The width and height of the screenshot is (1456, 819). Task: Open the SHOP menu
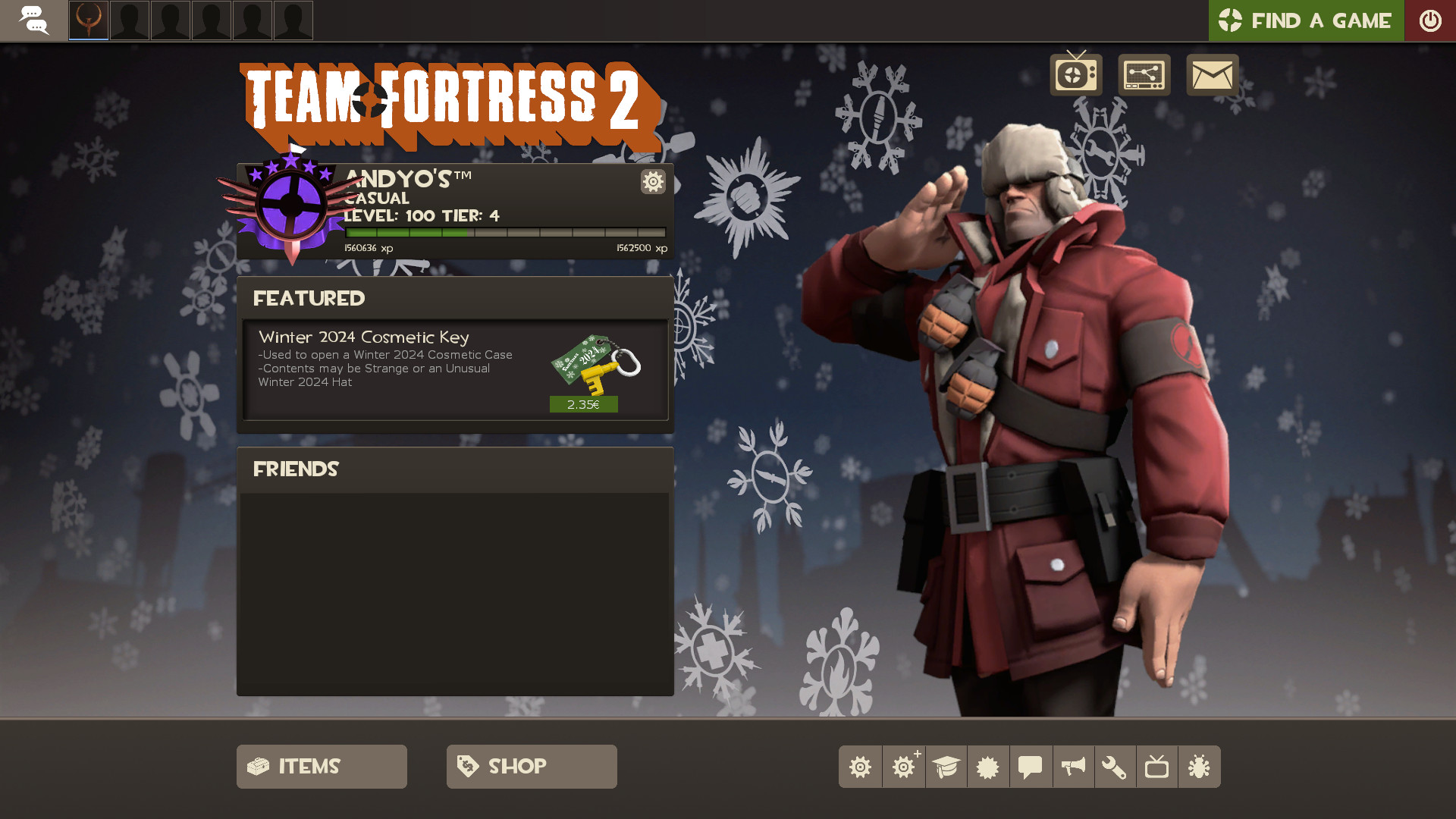pos(531,766)
